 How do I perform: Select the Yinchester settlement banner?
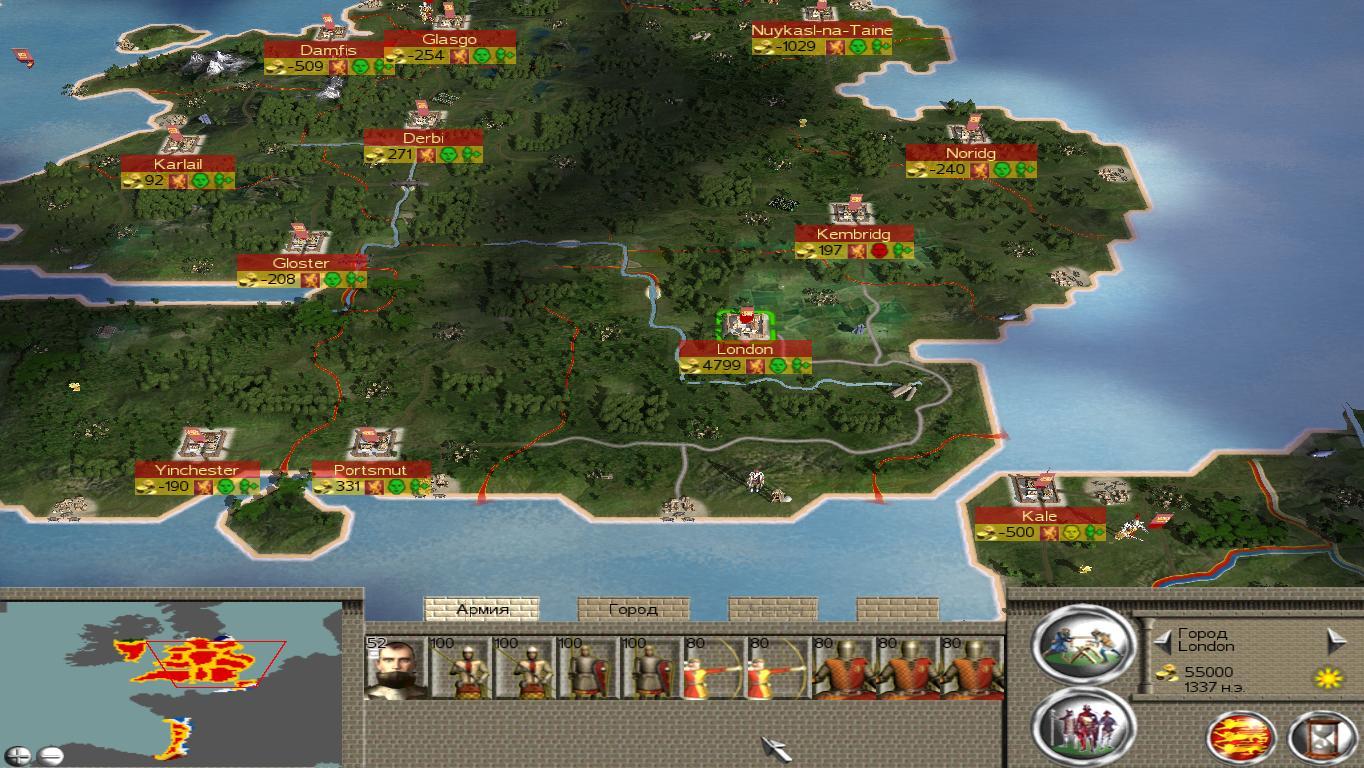(197, 470)
